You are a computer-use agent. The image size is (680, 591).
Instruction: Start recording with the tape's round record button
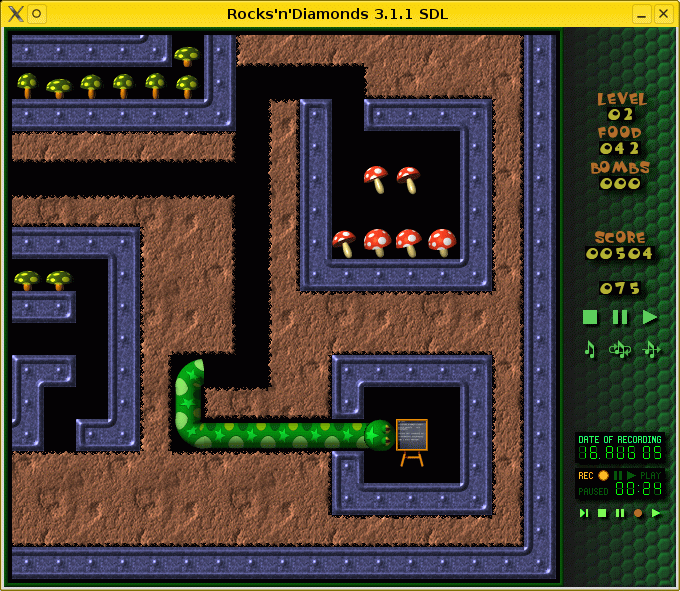tap(638, 513)
